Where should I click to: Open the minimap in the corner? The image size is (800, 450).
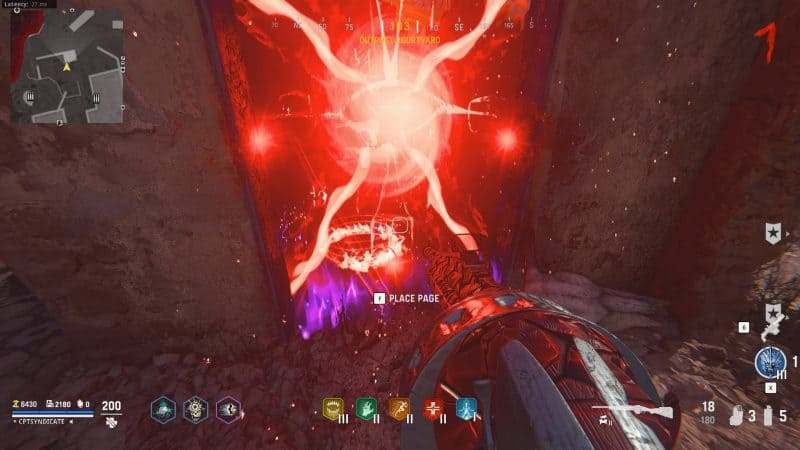(68, 67)
